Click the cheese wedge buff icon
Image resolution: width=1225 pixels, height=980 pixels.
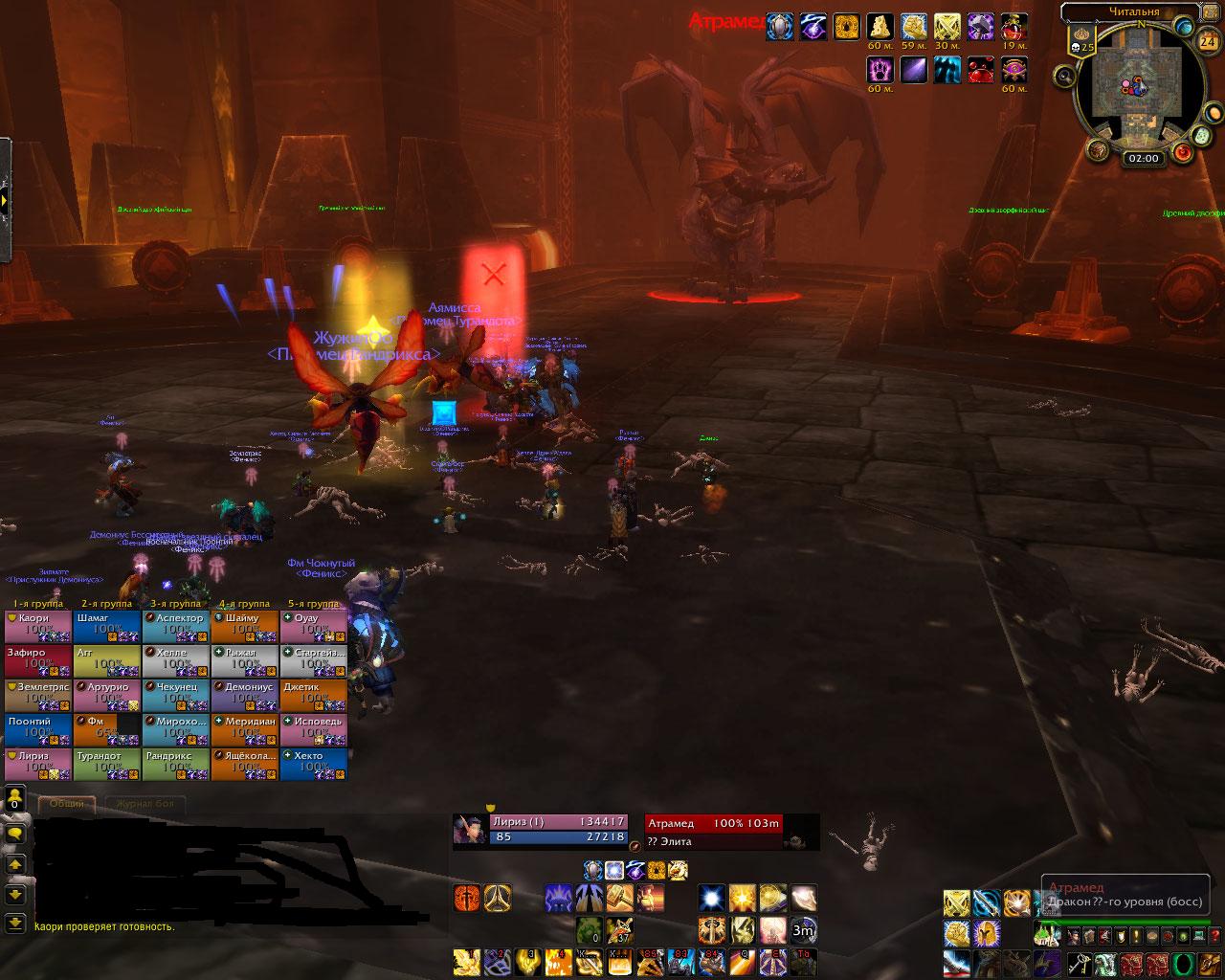pos(880,26)
